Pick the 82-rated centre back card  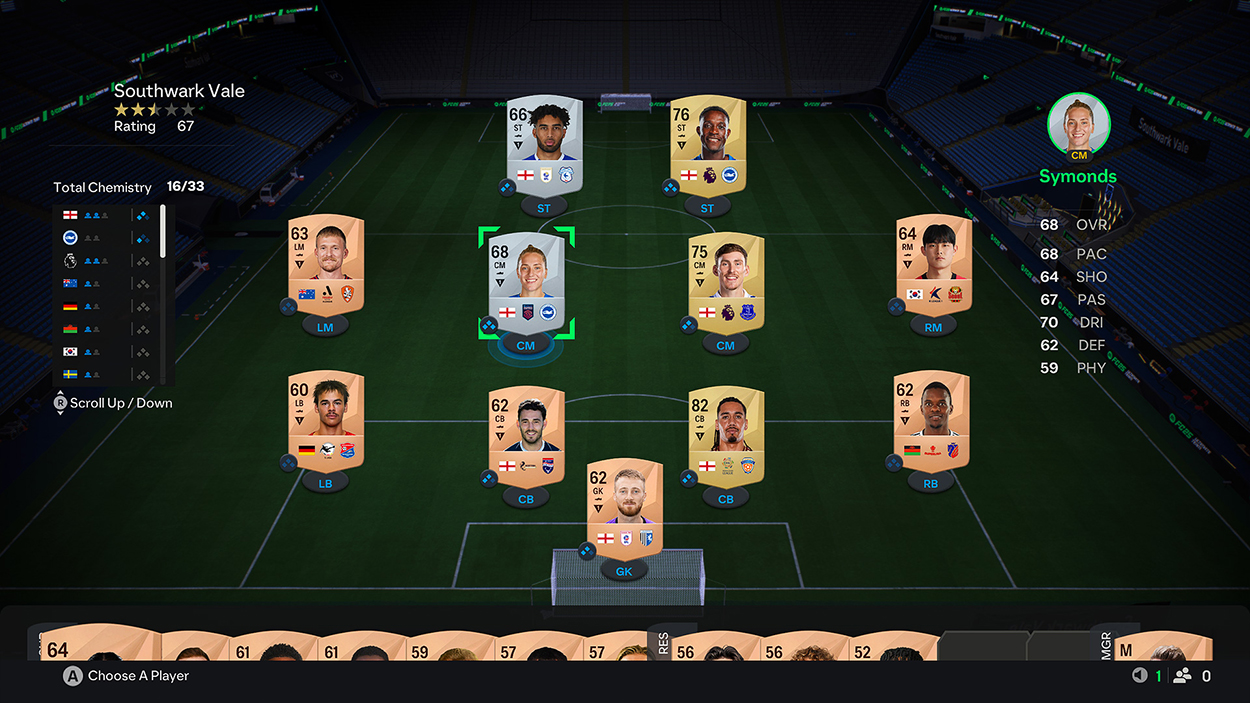click(x=726, y=436)
